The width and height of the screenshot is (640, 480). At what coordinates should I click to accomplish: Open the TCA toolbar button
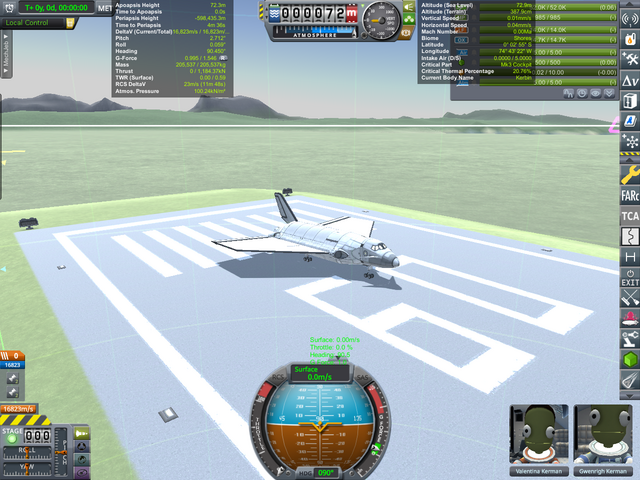coord(630,215)
